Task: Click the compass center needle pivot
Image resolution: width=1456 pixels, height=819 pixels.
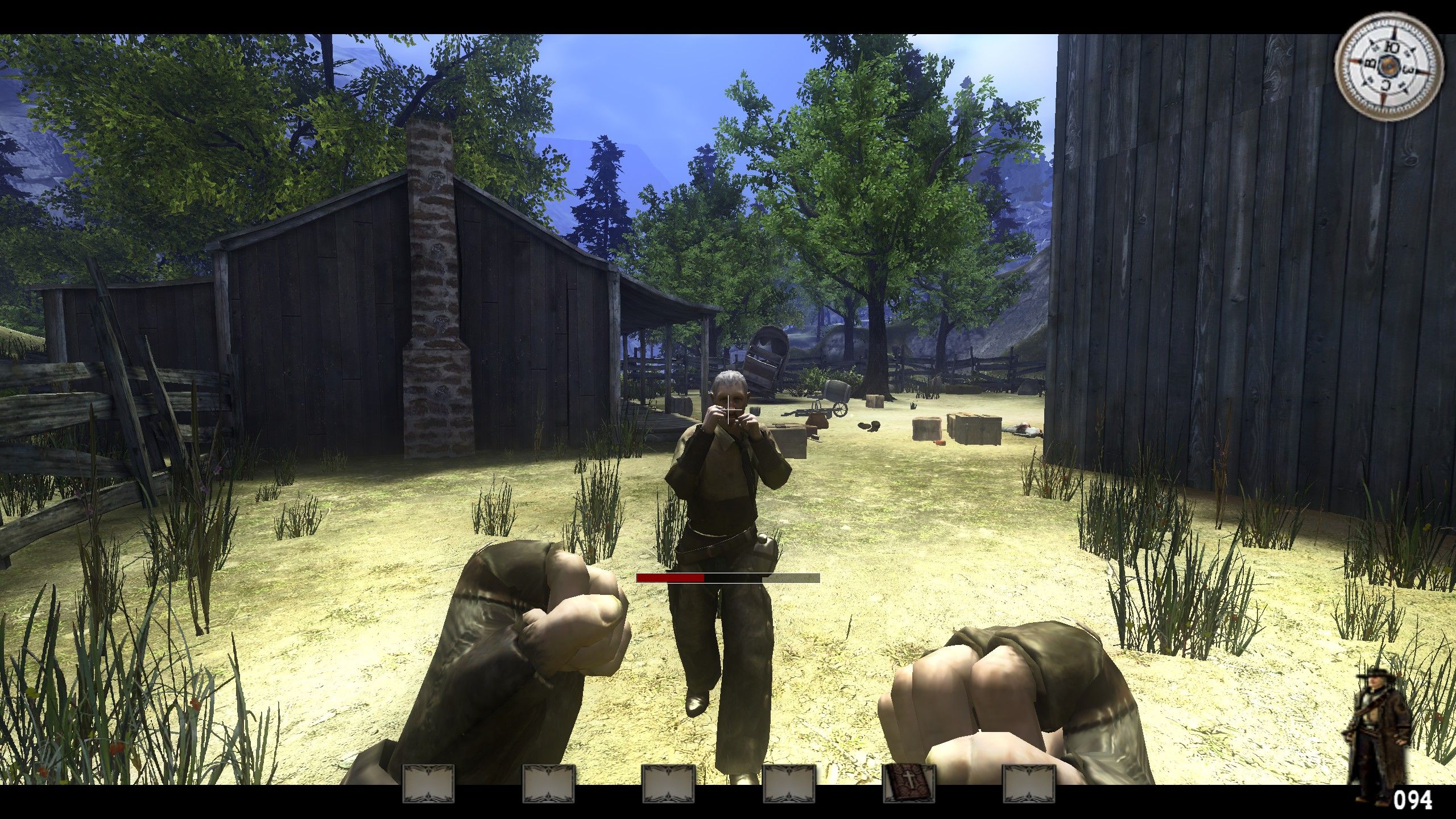Action: 1388,67
